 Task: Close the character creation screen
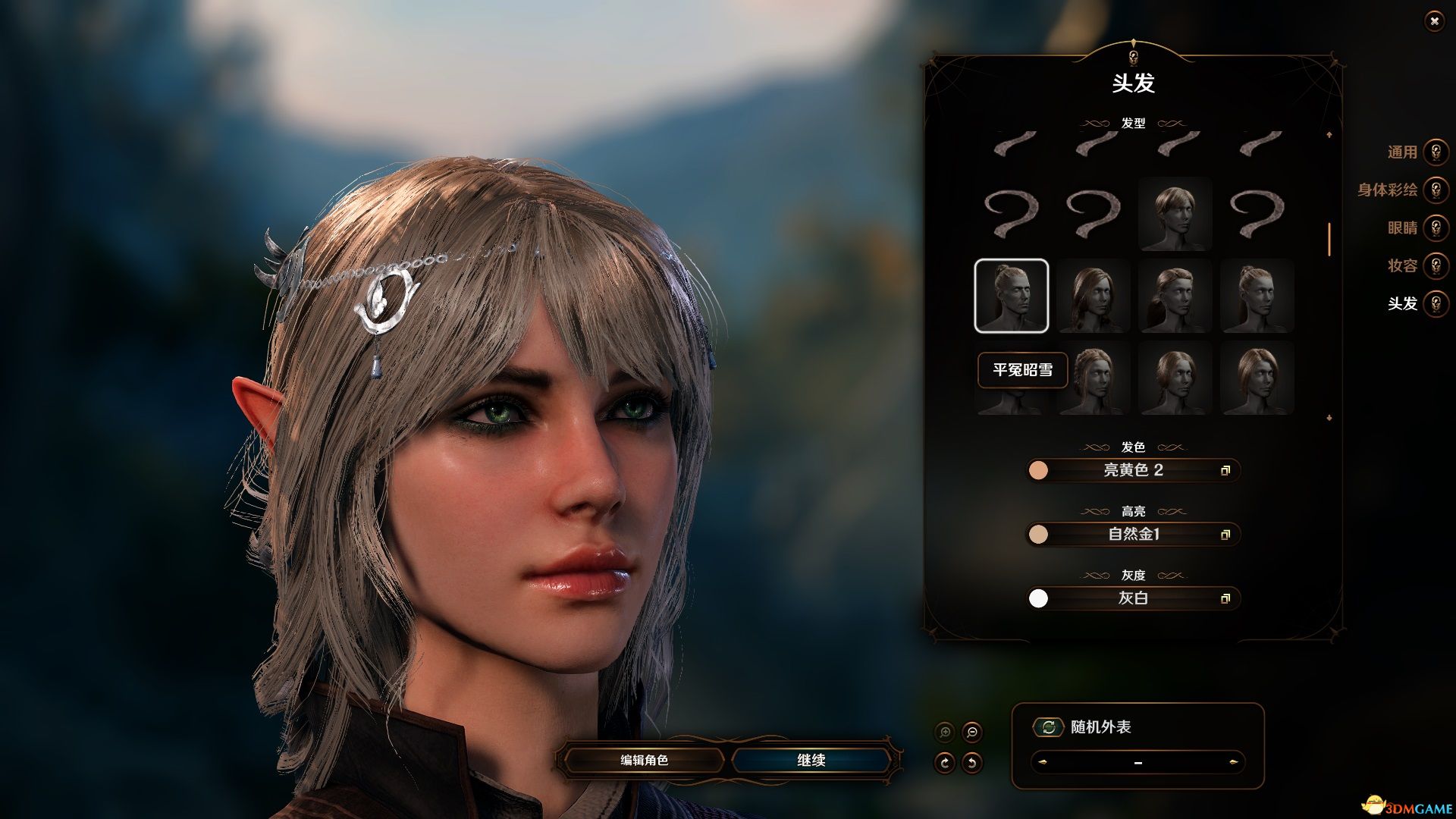coord(1433,21)
